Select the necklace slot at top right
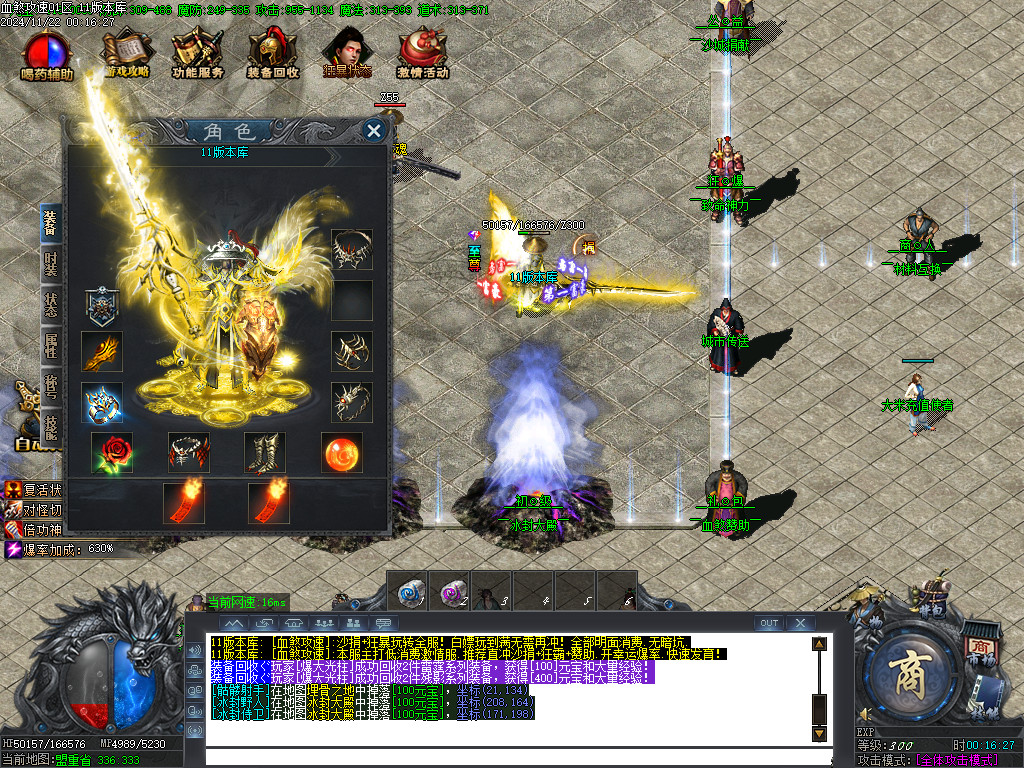Screen dimensions: 1024x768 pos(352,249)
